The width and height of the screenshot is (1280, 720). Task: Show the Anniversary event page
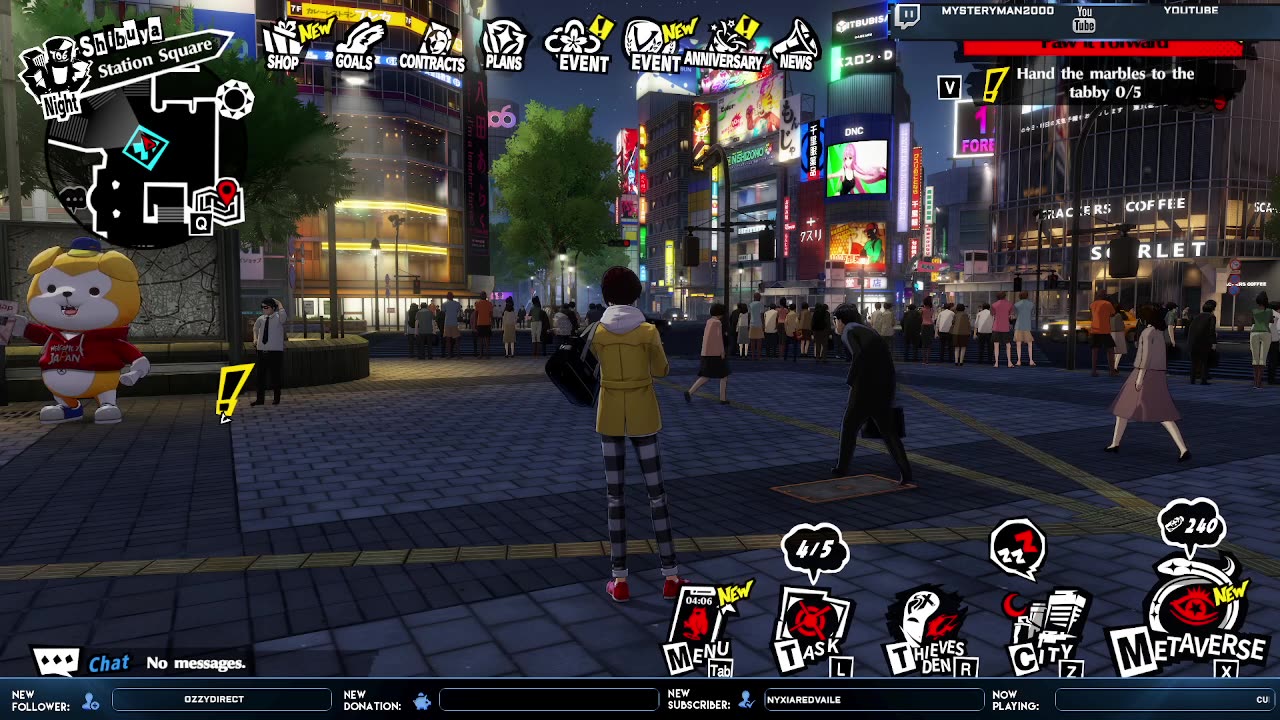click(723, 46)
